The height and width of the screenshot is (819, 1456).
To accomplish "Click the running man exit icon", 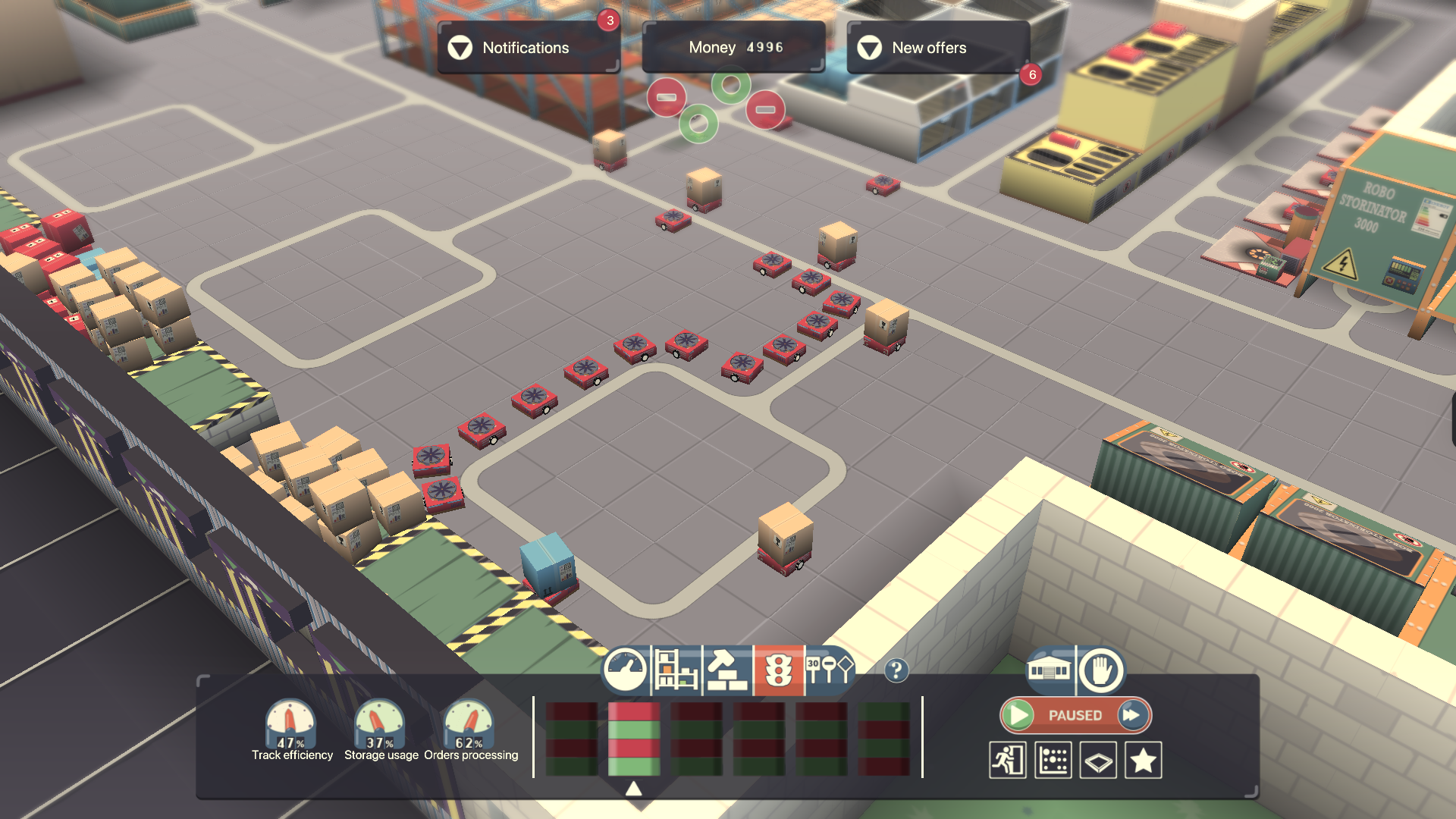I will point(1008,760).
